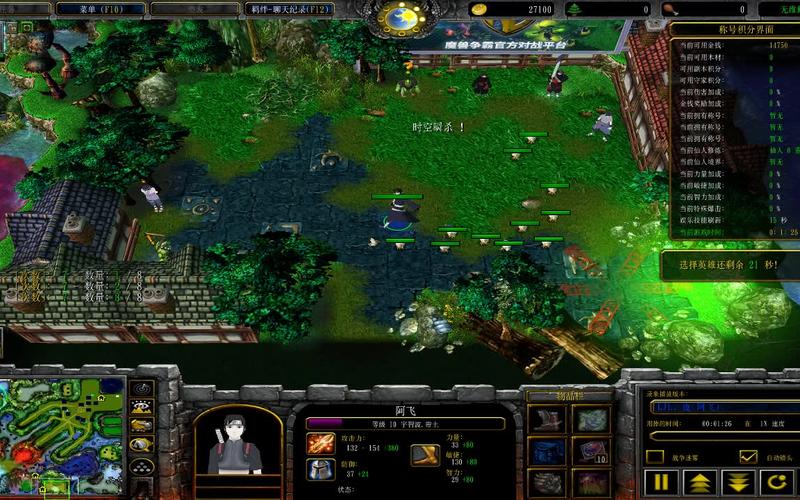Select the inventory item with count 10
The height and width of the screenshot is (500, 800).
pyautogui.click(x=591, y=451)
